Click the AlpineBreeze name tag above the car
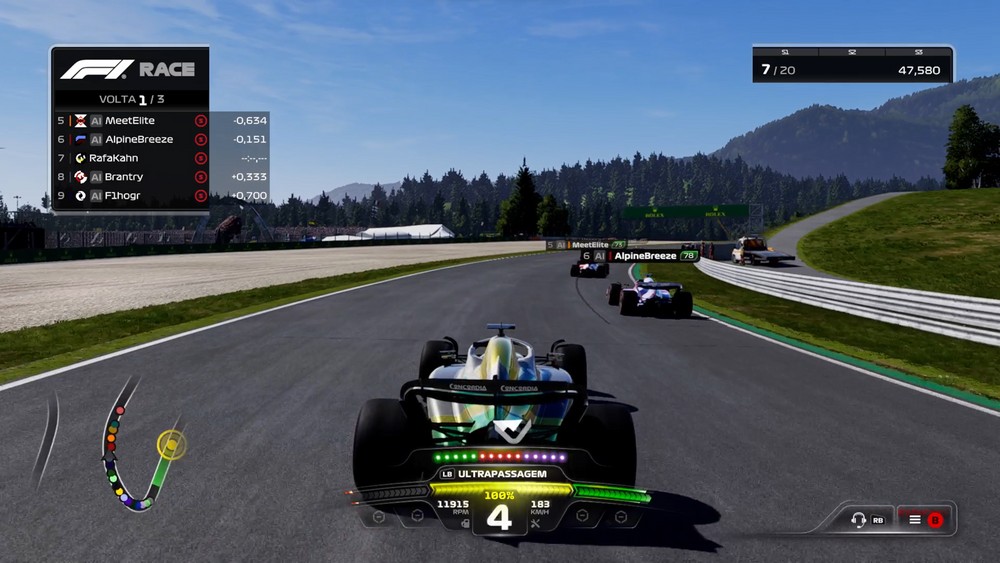This screenshot has width=1000, height=563. click(638, 256)
